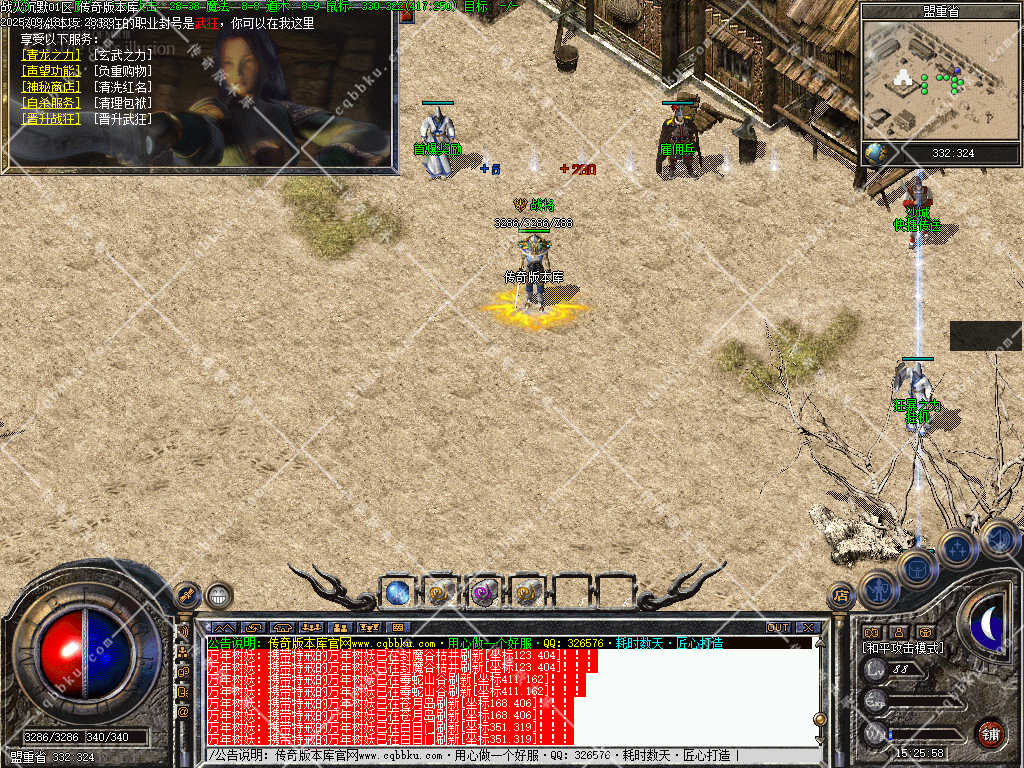The image size is (1024, 768).
Task: Open the skills sparkle round button
Action: (956, 548)
